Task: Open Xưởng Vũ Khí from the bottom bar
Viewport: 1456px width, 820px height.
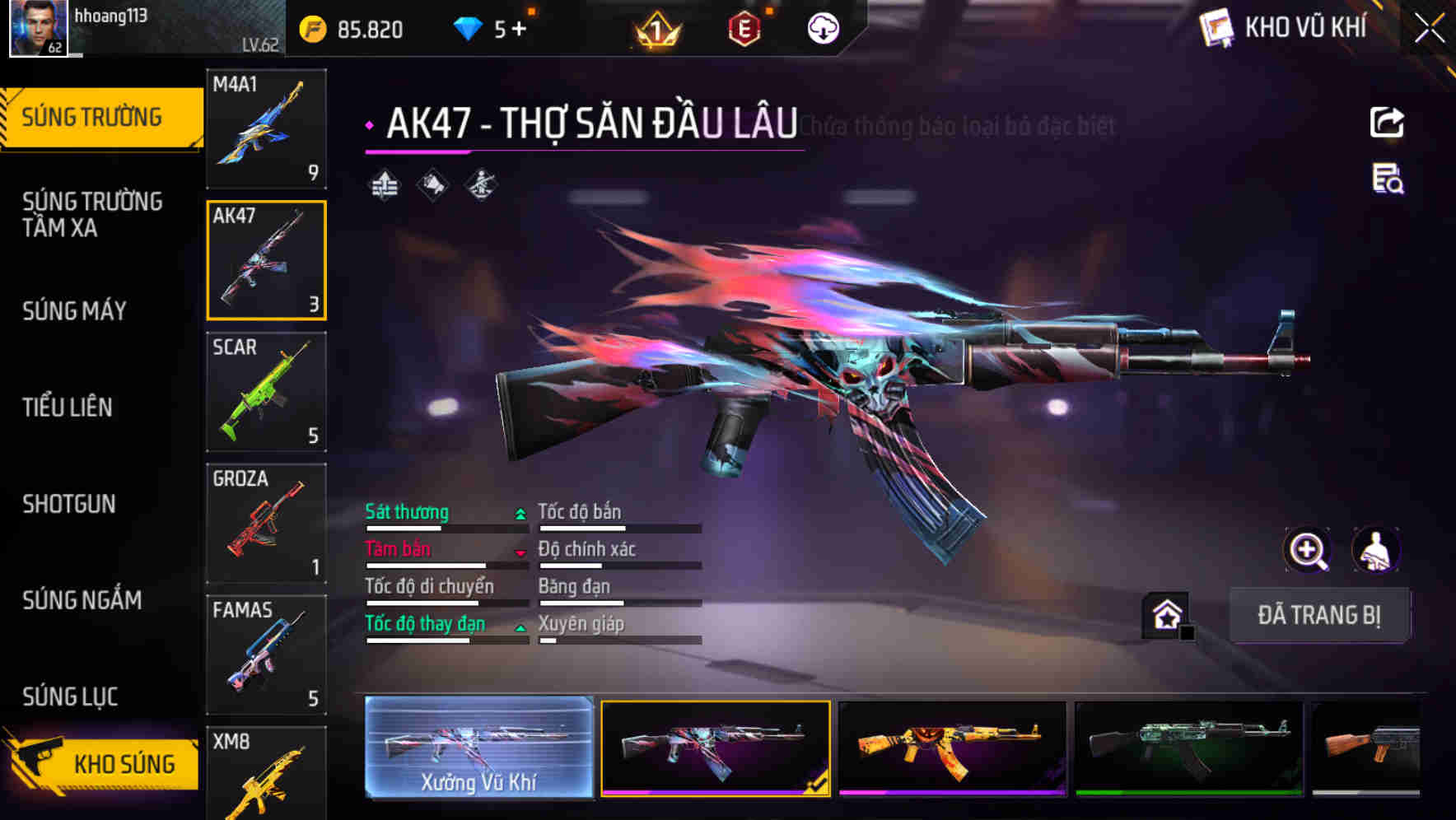Action: point(478,749)
